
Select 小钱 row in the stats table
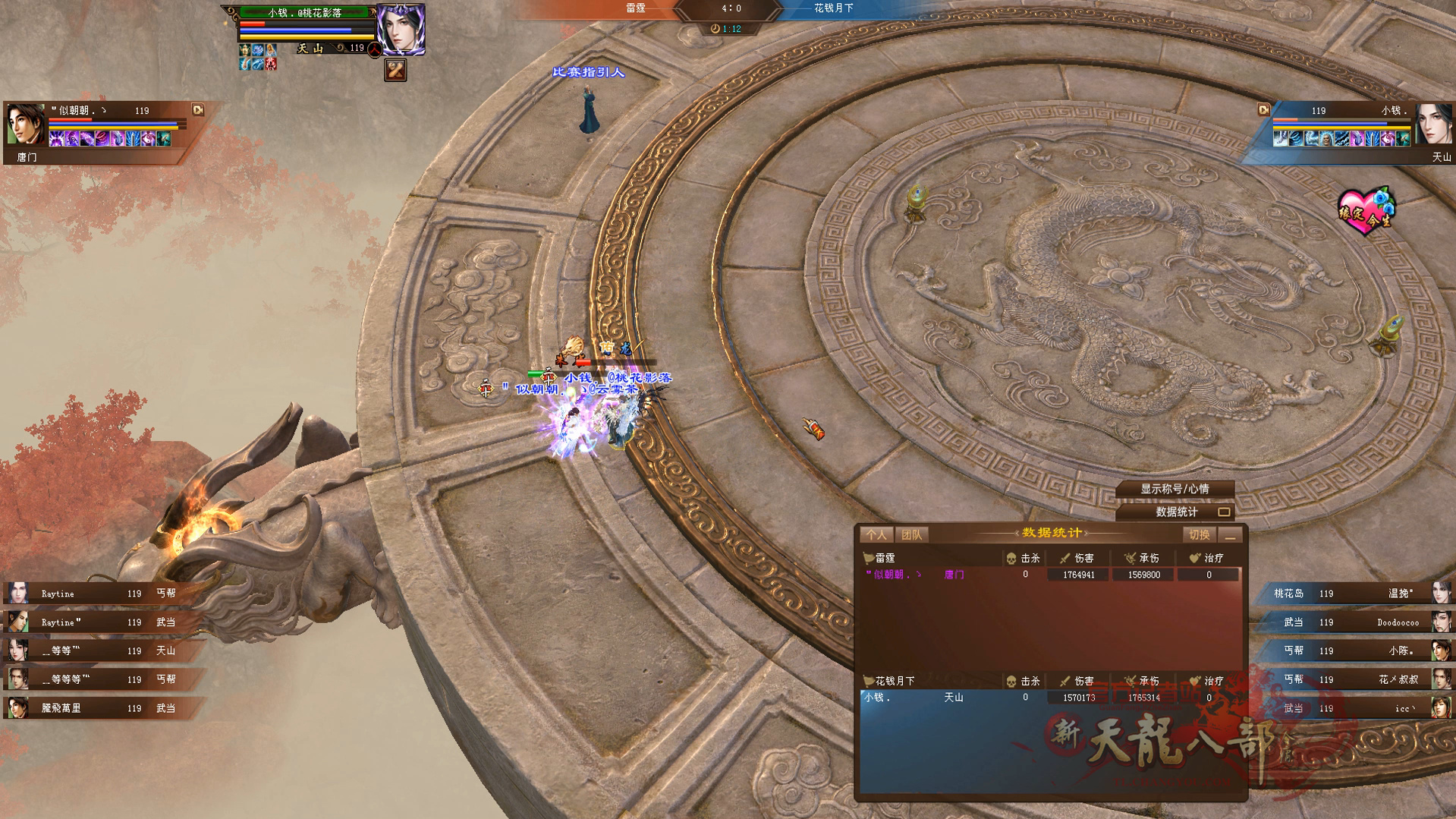[x=1050, y=698]
